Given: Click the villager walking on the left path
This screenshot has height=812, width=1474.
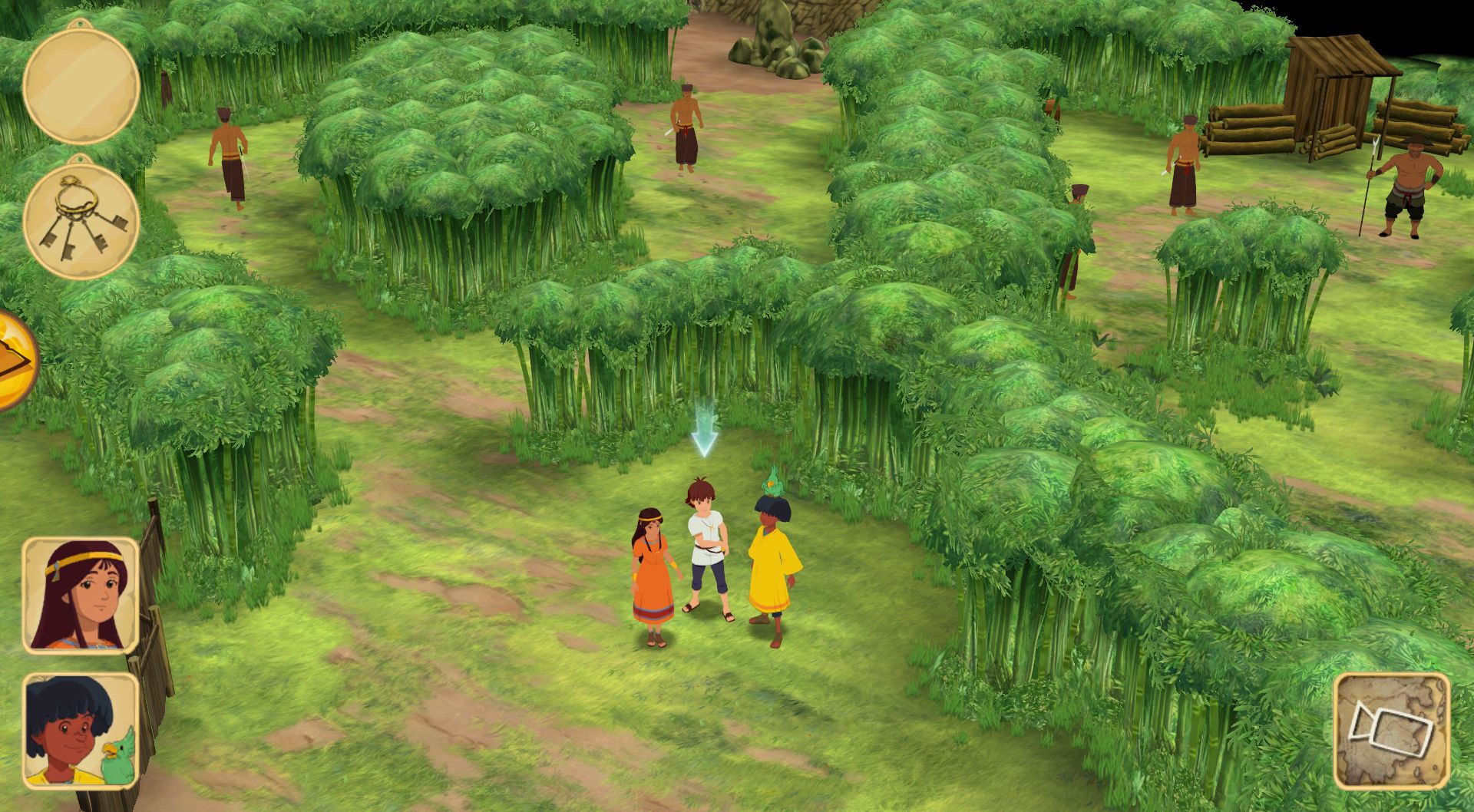Looking at the screenshot, I should pyautogui.click(x=228, y=157).
